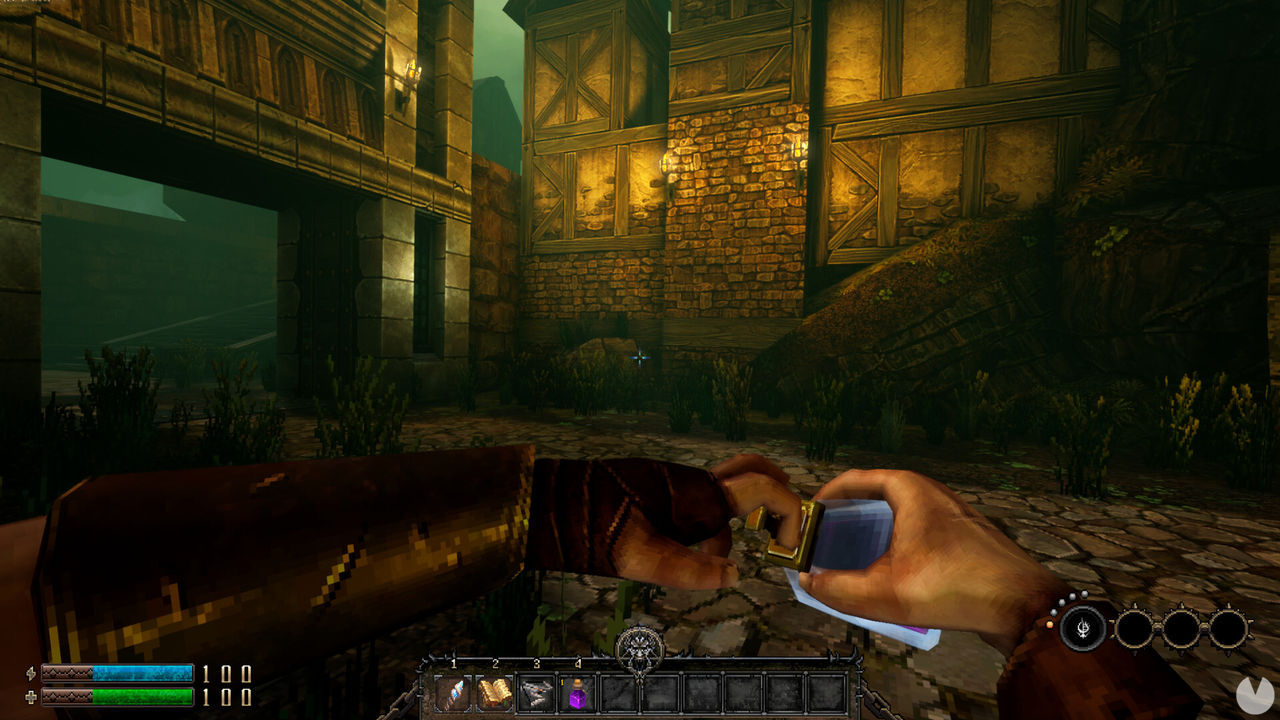This screenshot has height=720, width=1280.
Task: Select the crystal wand in hotbar slot 1
Action: click(453, 694)
